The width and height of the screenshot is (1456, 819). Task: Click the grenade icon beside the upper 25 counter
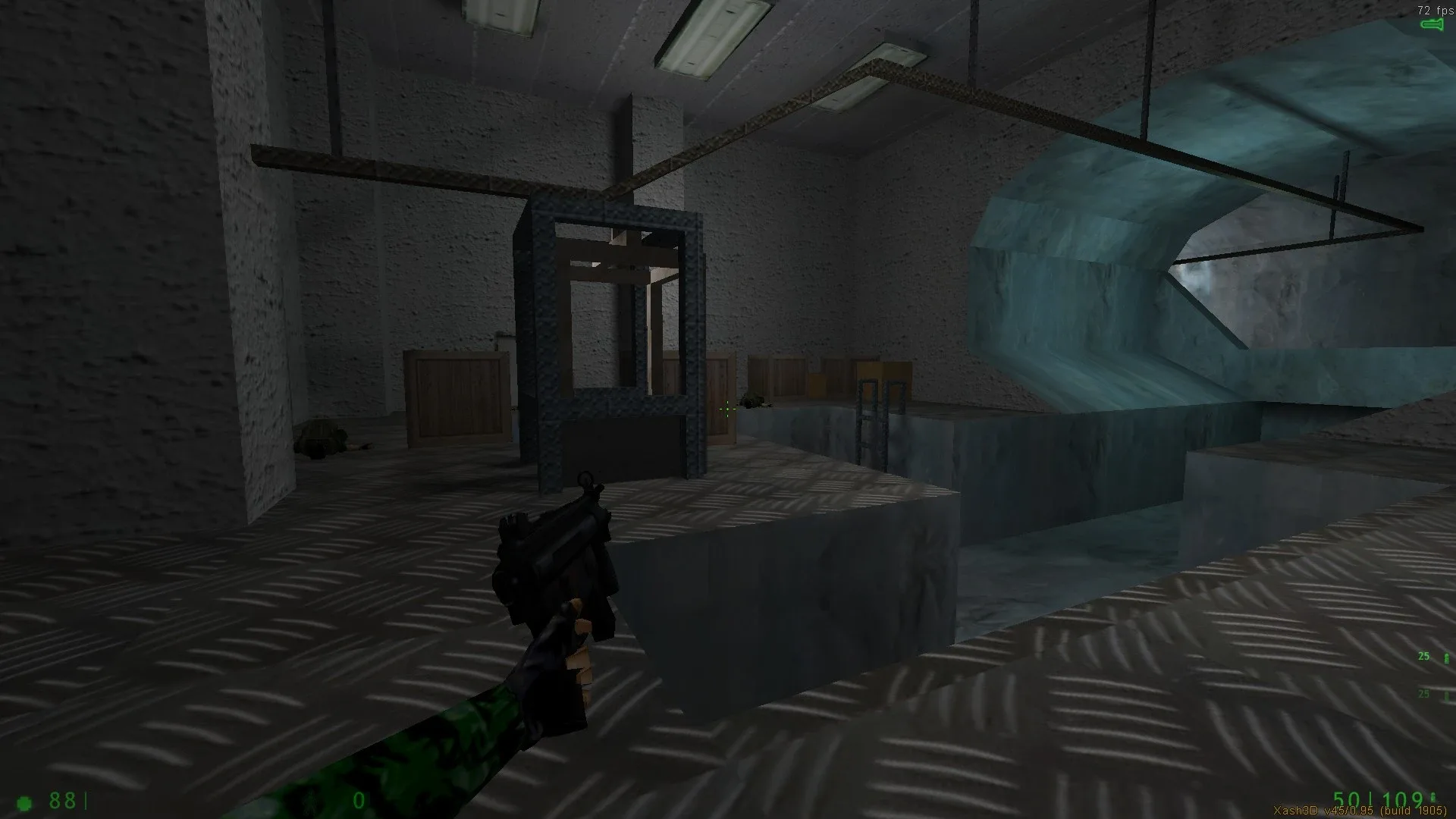click(x=1446, y=657)
